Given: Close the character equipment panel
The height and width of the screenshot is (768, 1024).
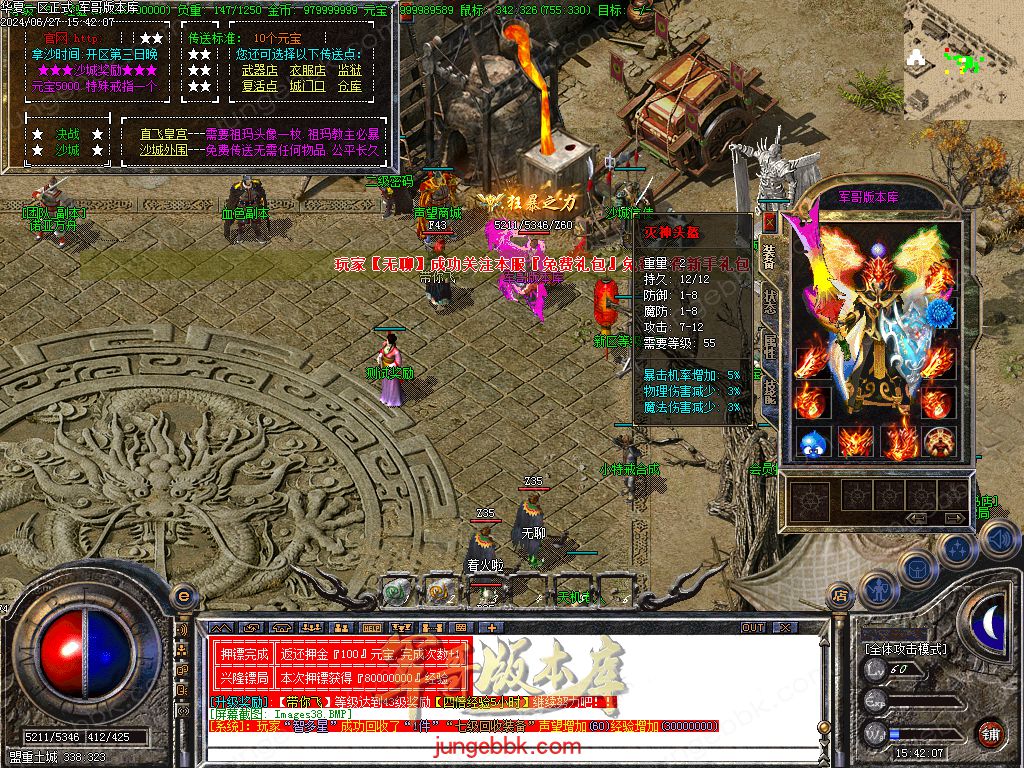Looking at the screenshot, I should pyautogui.click(x=769, y=221).
